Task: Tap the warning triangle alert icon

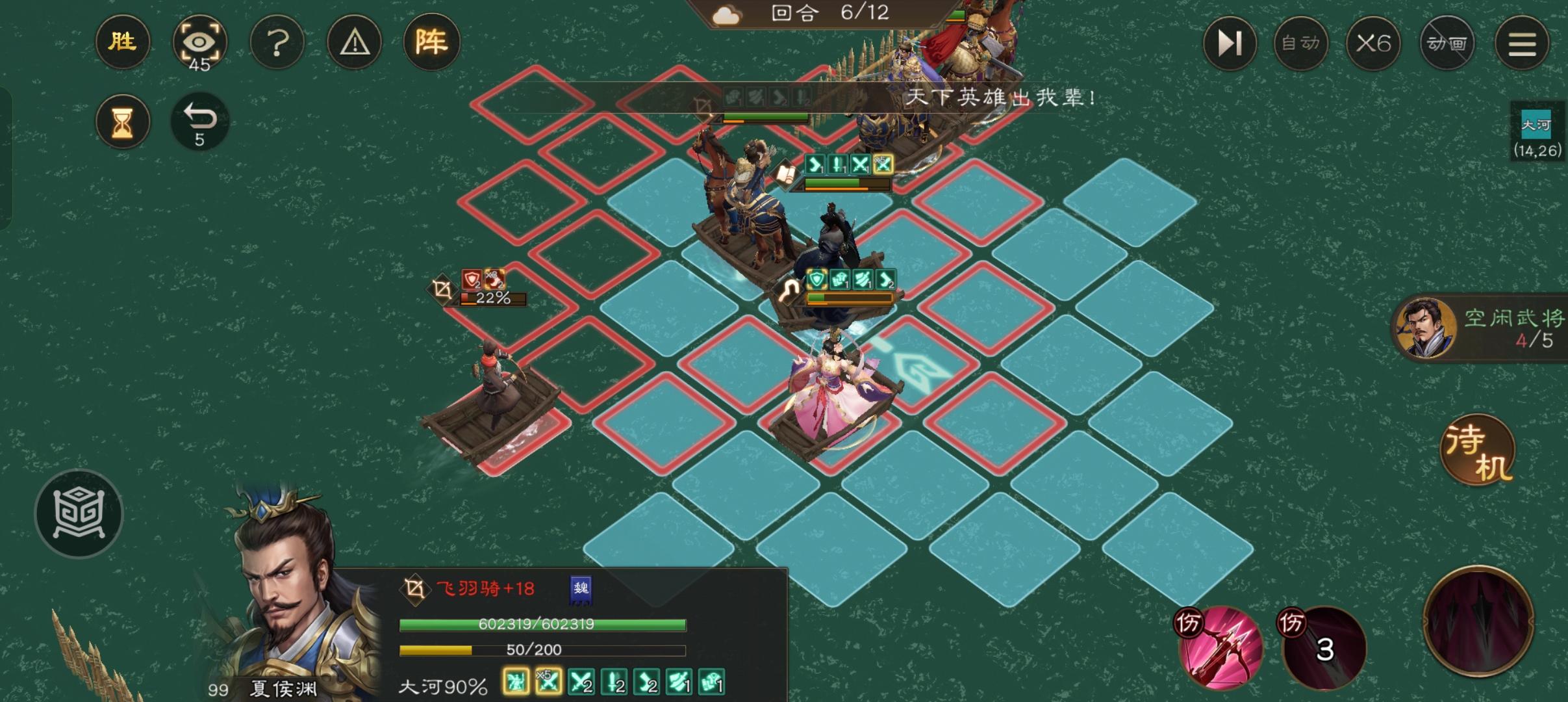Action: click(x=354, y=42)
